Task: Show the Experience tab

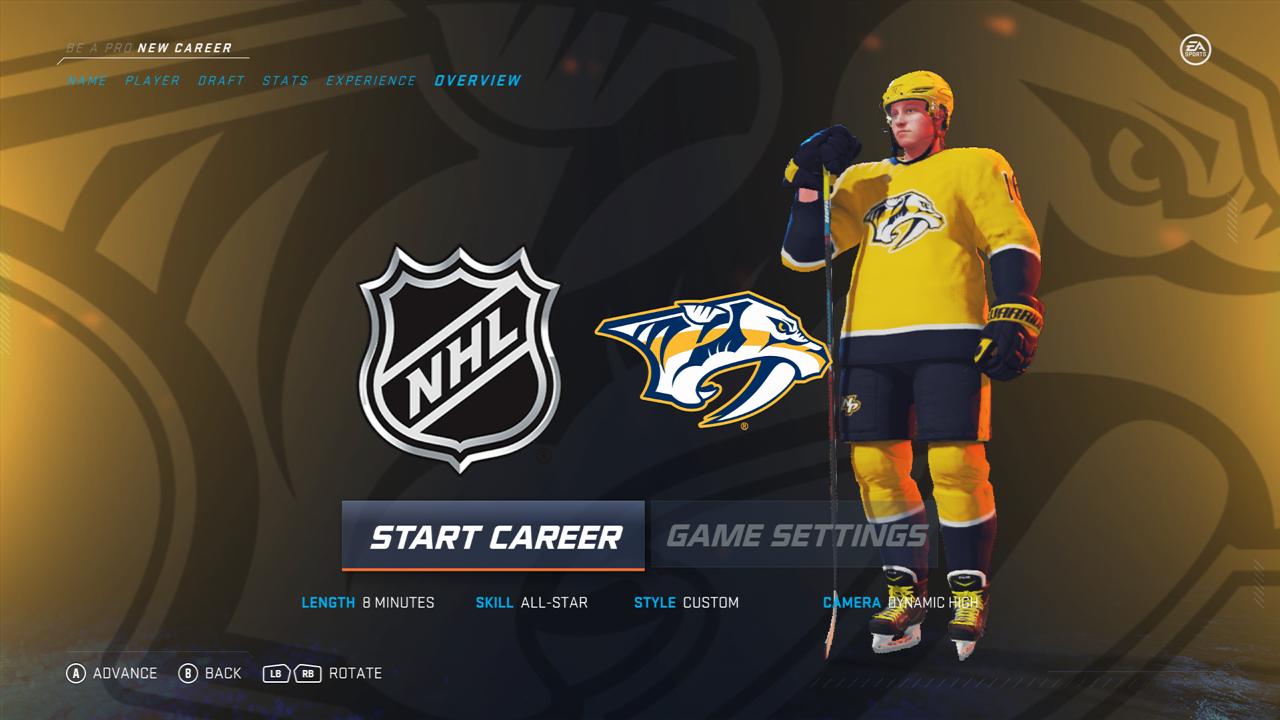Action: [371, 81]
